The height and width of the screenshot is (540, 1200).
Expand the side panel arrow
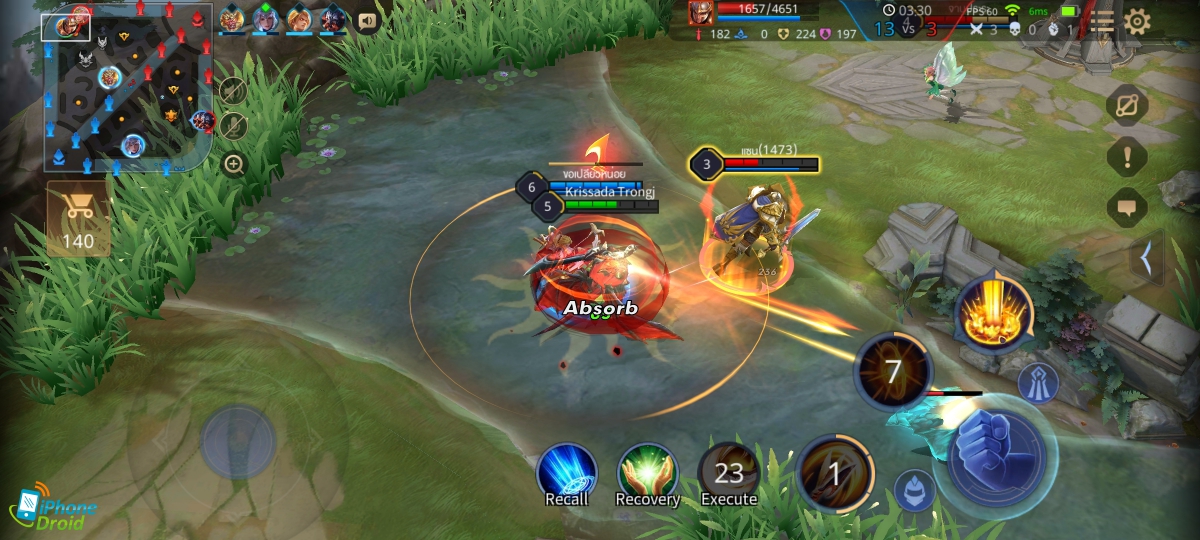tap(1146, 259)
